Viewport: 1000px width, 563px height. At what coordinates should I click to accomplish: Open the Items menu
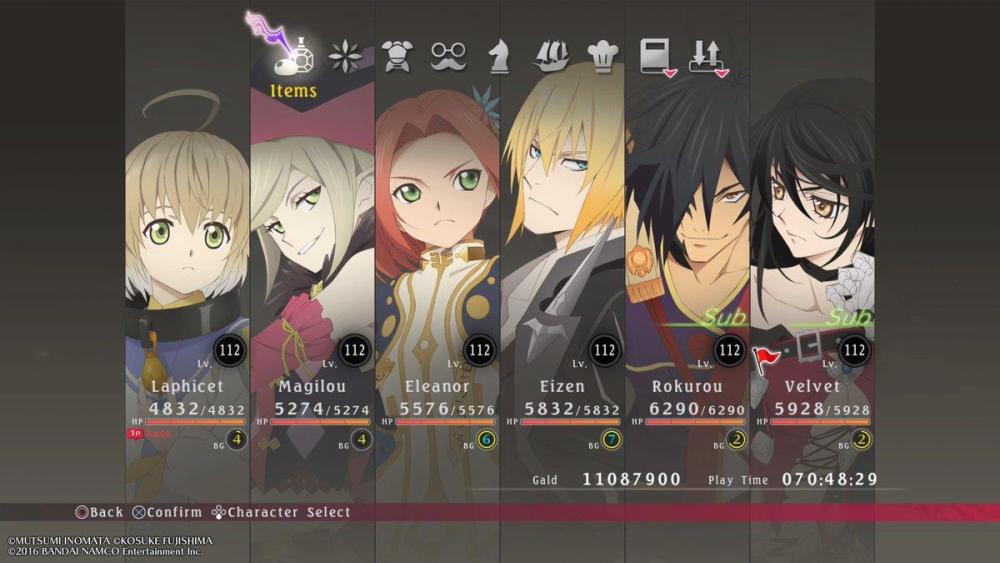(293, 60)
